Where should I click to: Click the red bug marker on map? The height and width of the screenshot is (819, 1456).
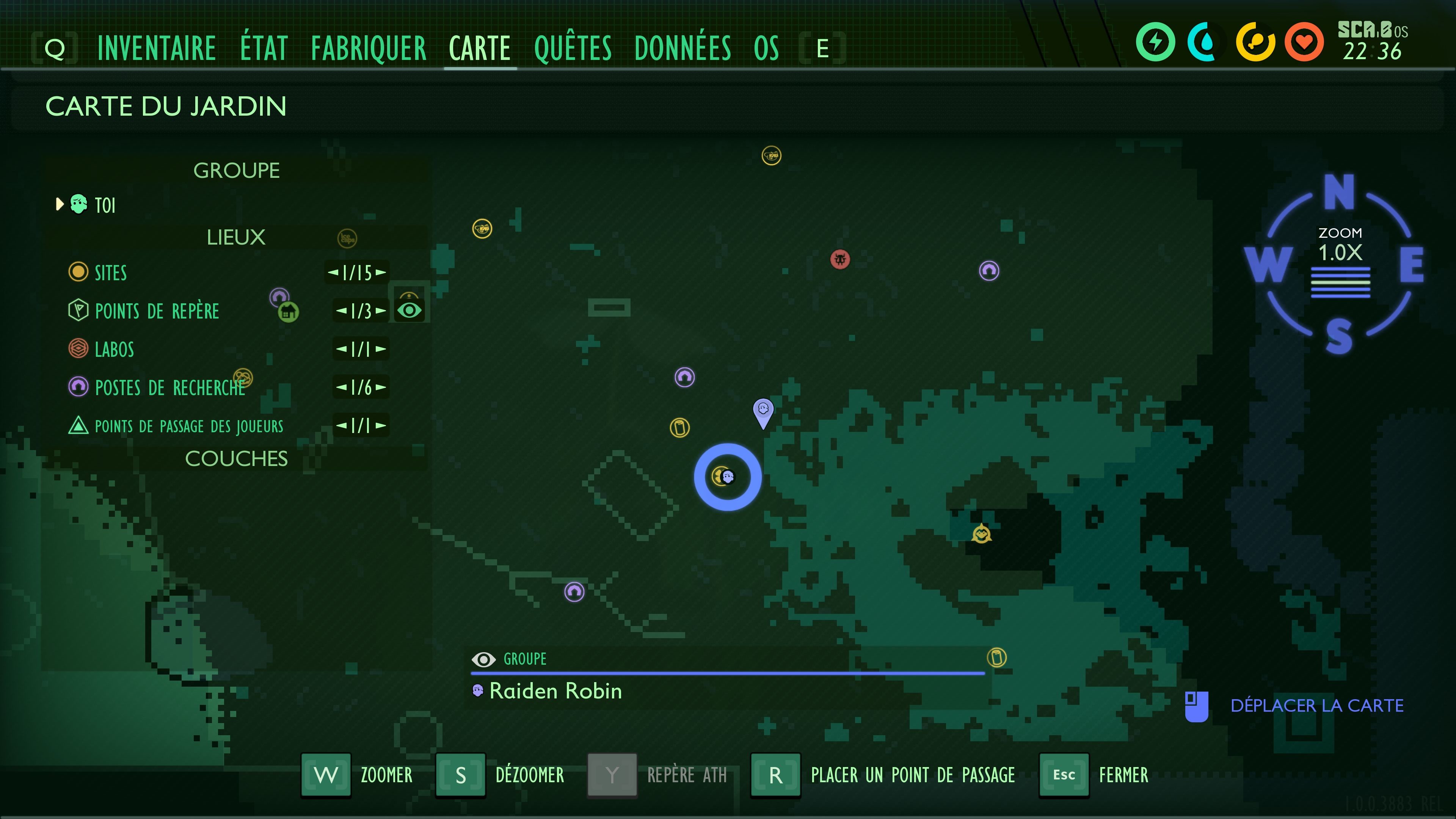[840, 259]
